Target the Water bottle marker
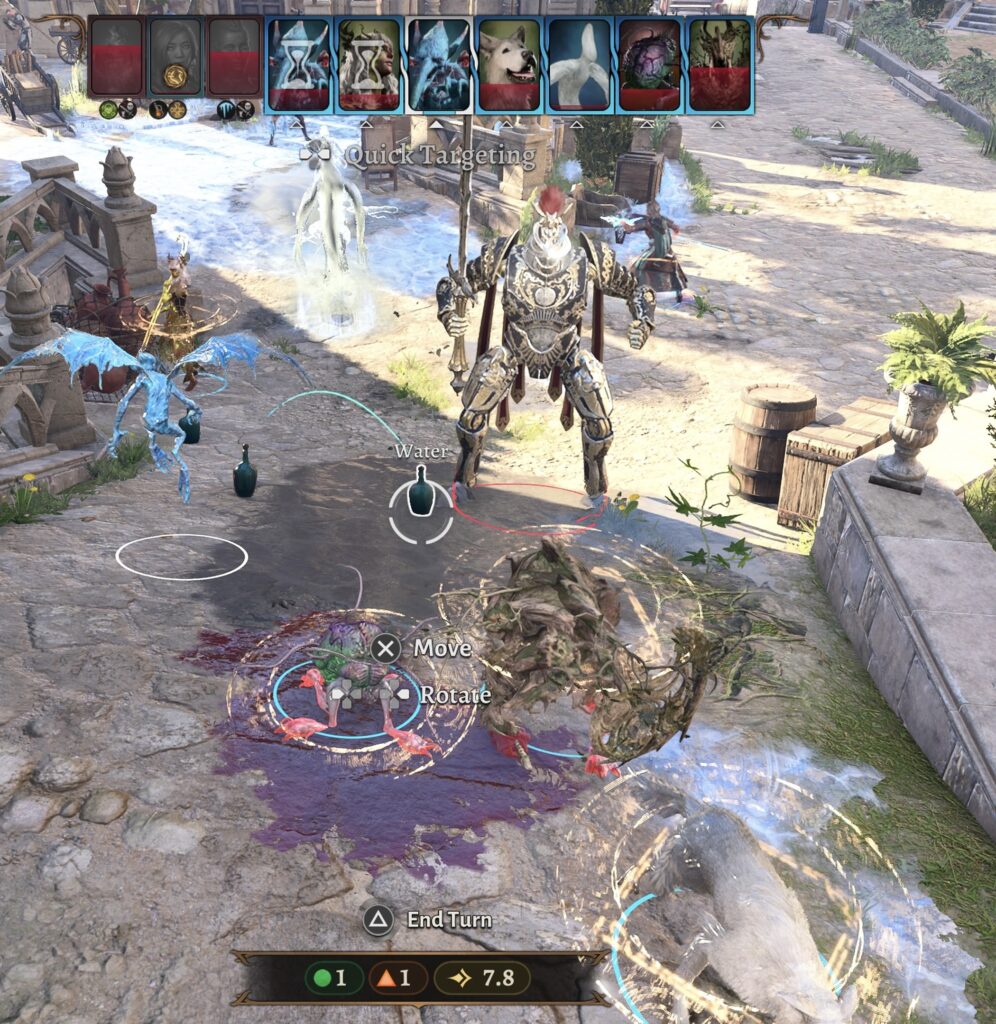Viewport: 996px width, 1024px height. (x=421, y=495)
